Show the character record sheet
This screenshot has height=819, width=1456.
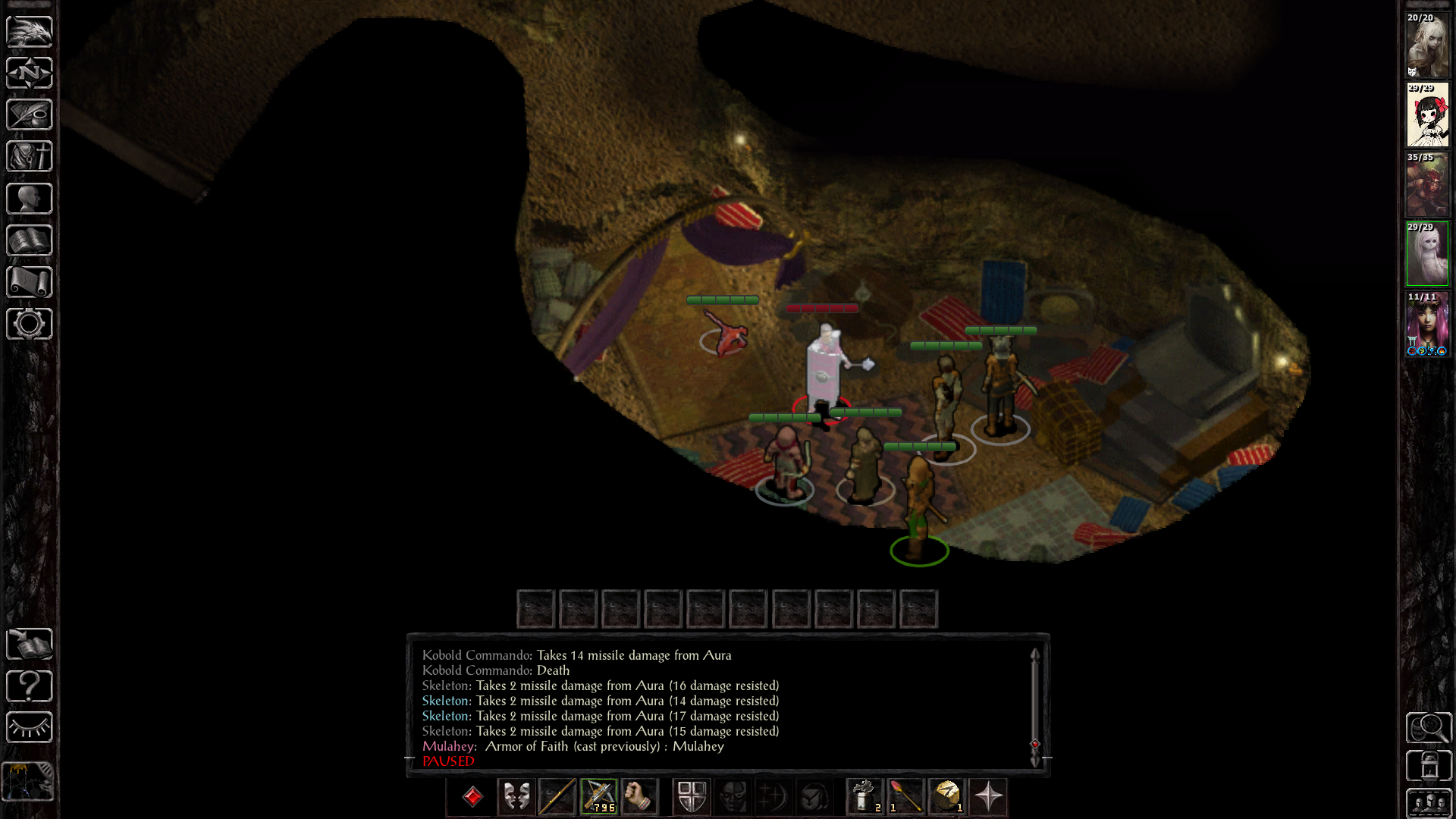[30, 199]
